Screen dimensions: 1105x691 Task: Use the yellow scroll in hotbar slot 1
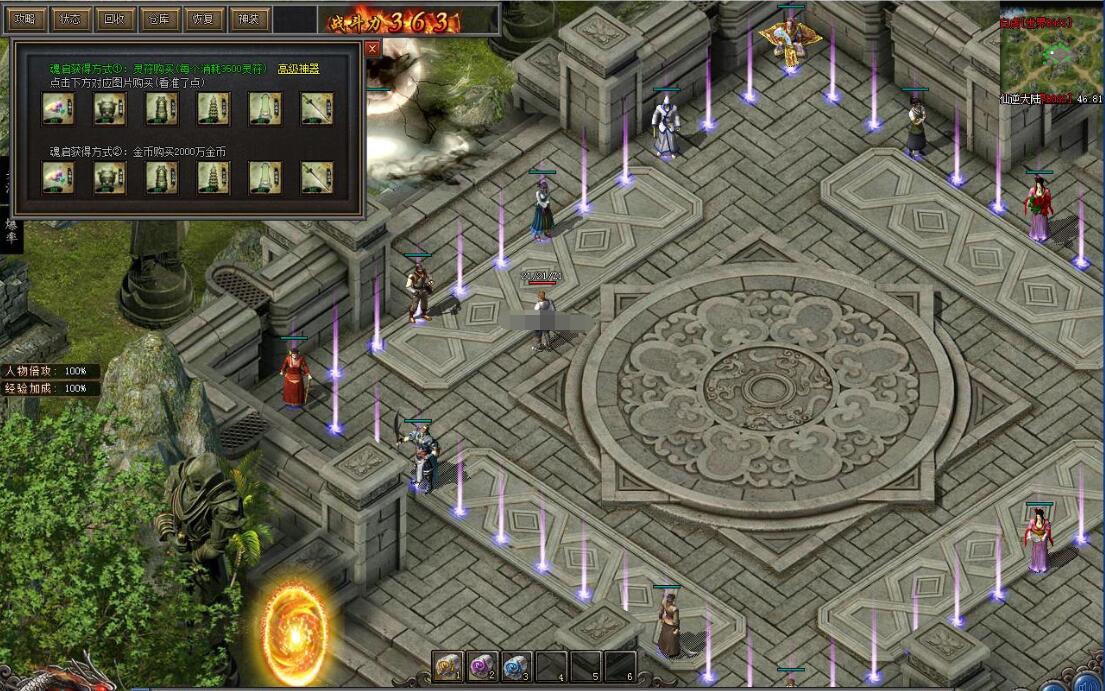tap(448, 666)
